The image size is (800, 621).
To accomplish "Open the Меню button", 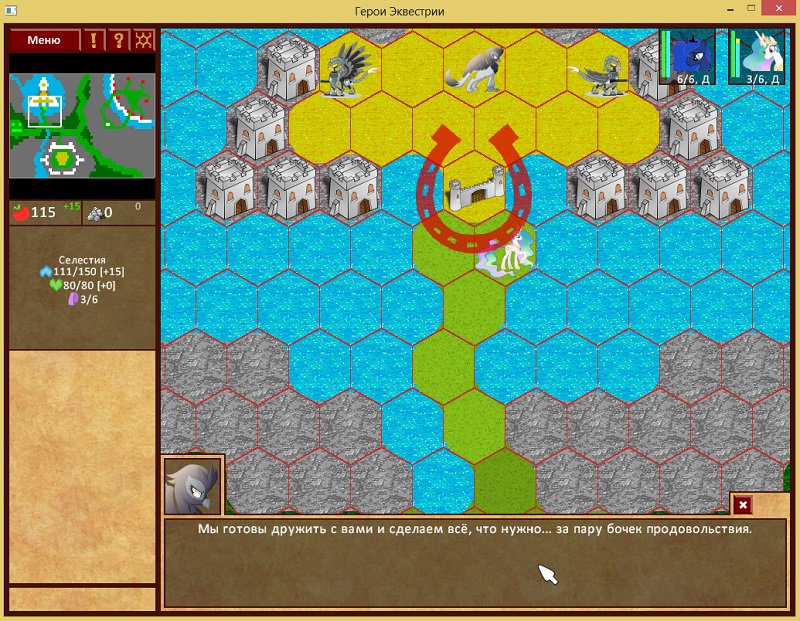I will coord(44,40).
